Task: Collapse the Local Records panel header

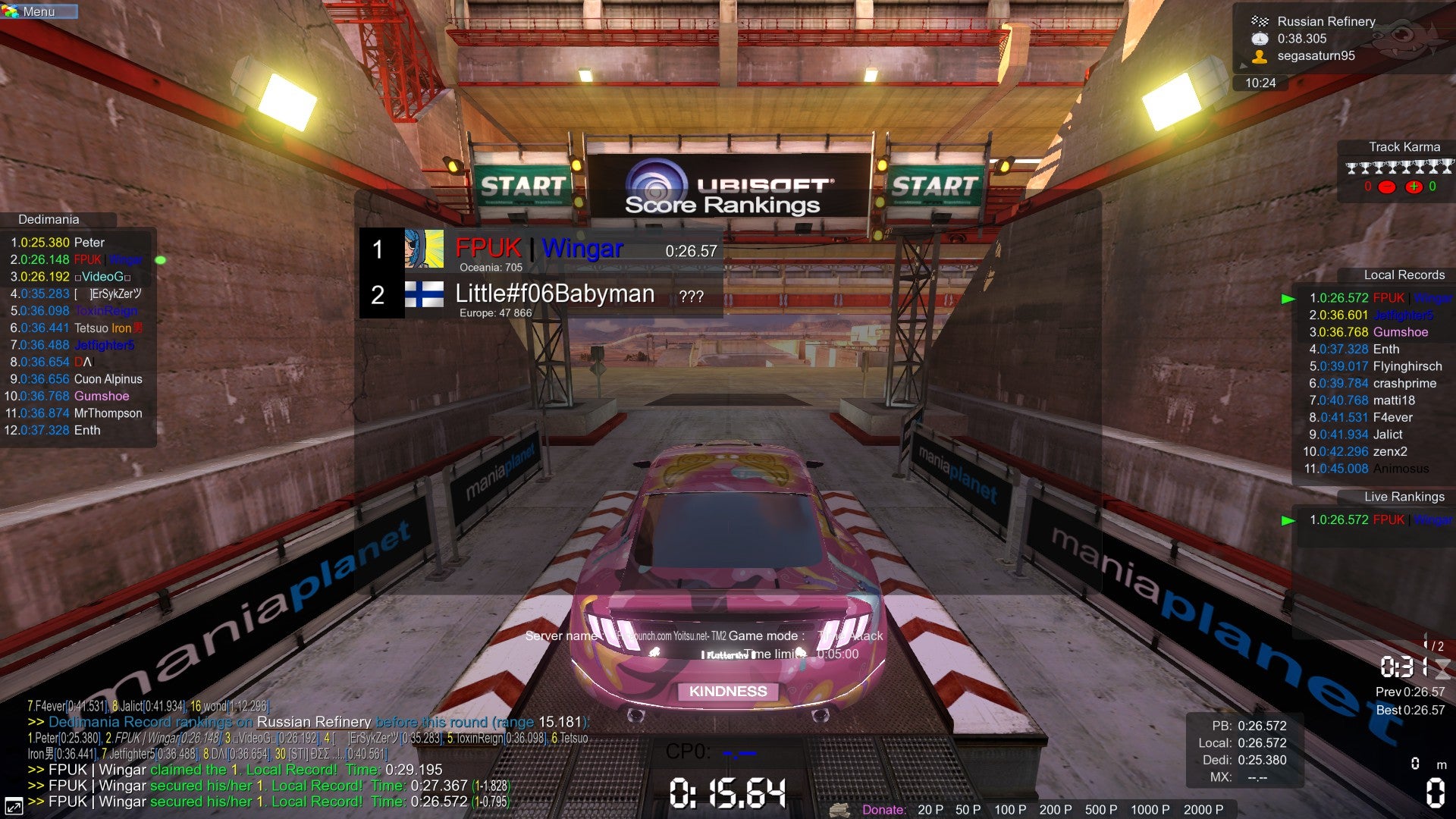Action: point(1404,275)
